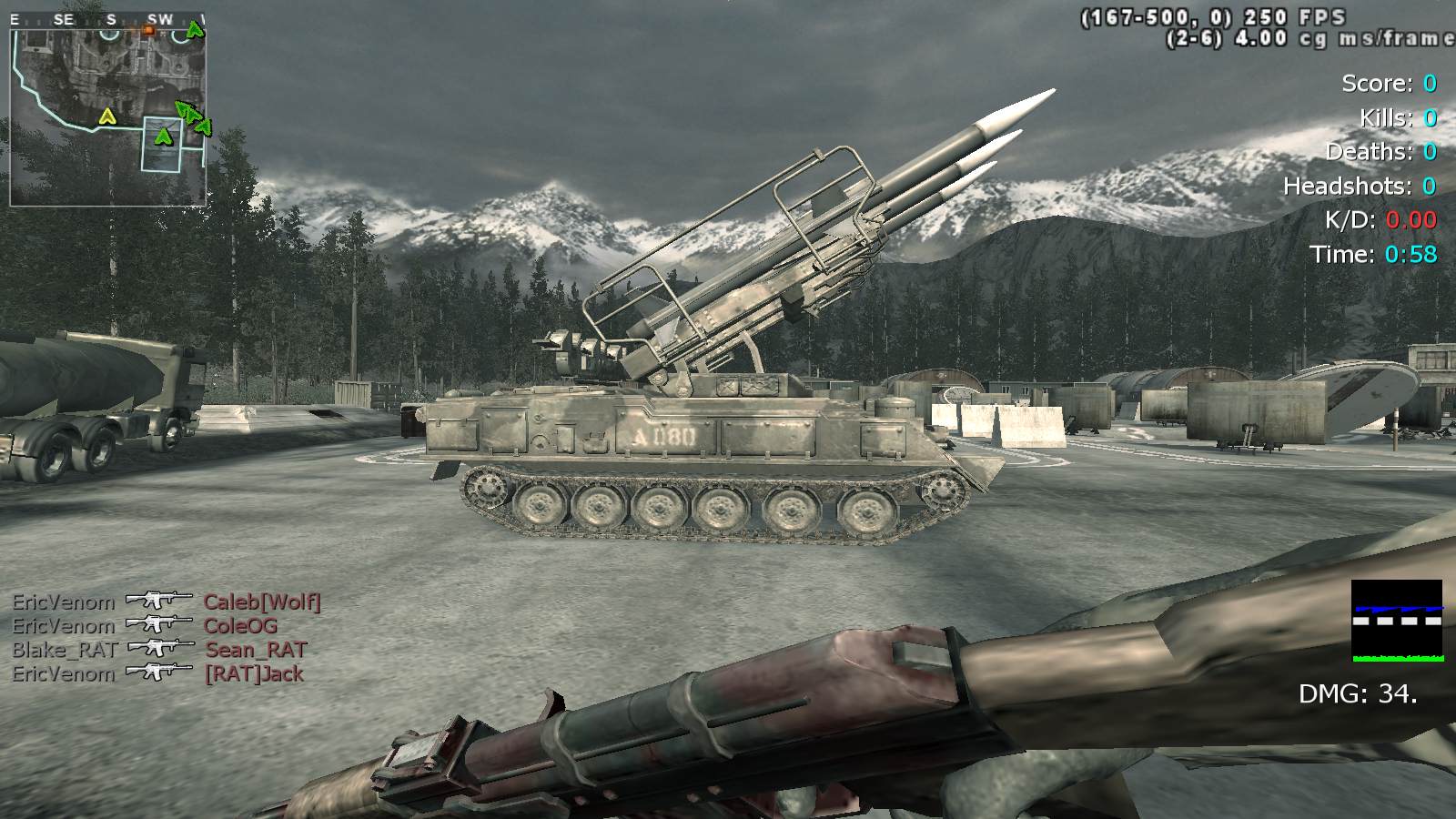Click the compass heading strip above the minimap
1456x819 pixels.
(x=107, y=19)
